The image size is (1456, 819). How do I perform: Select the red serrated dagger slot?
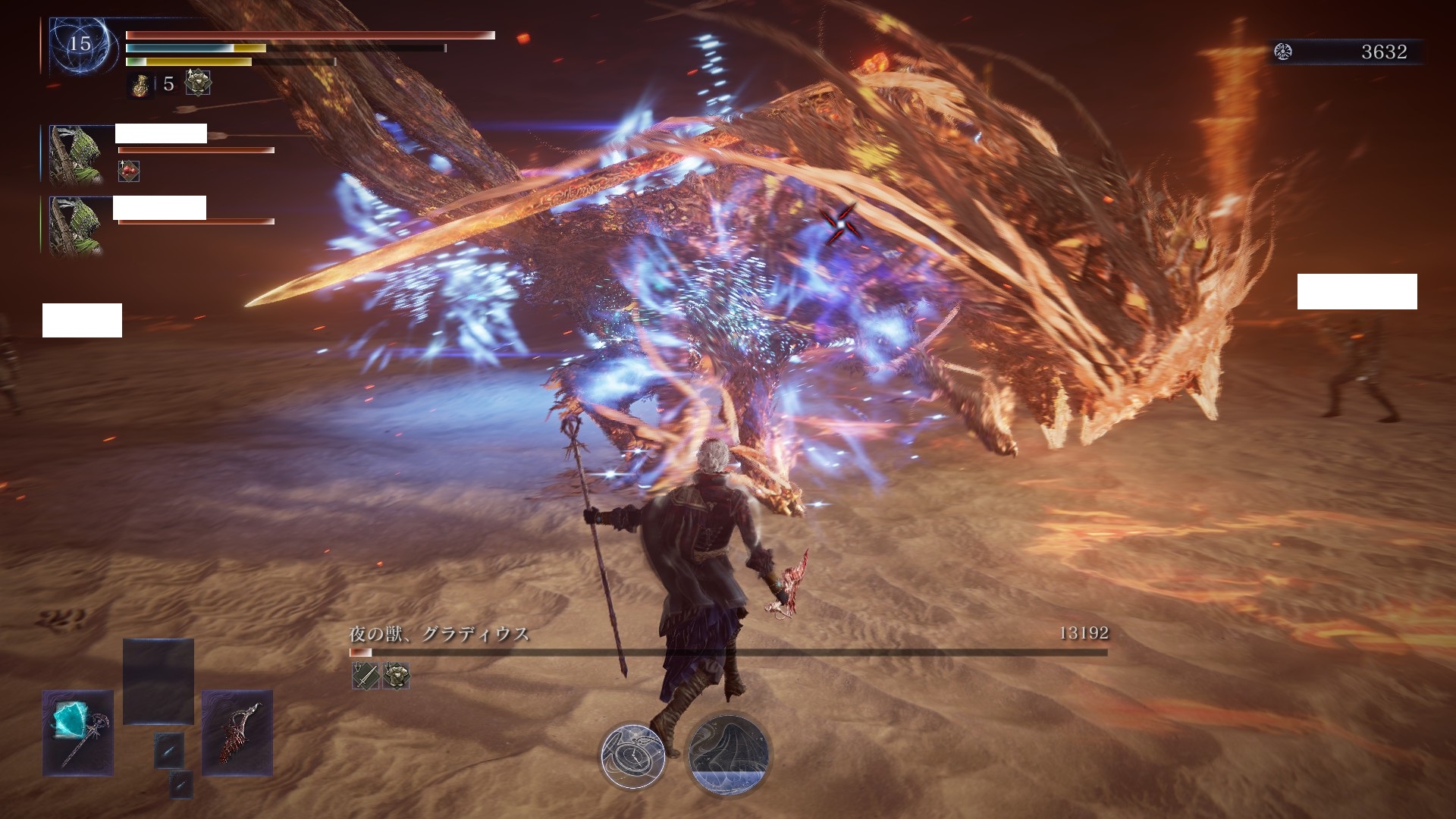point(237,732)
